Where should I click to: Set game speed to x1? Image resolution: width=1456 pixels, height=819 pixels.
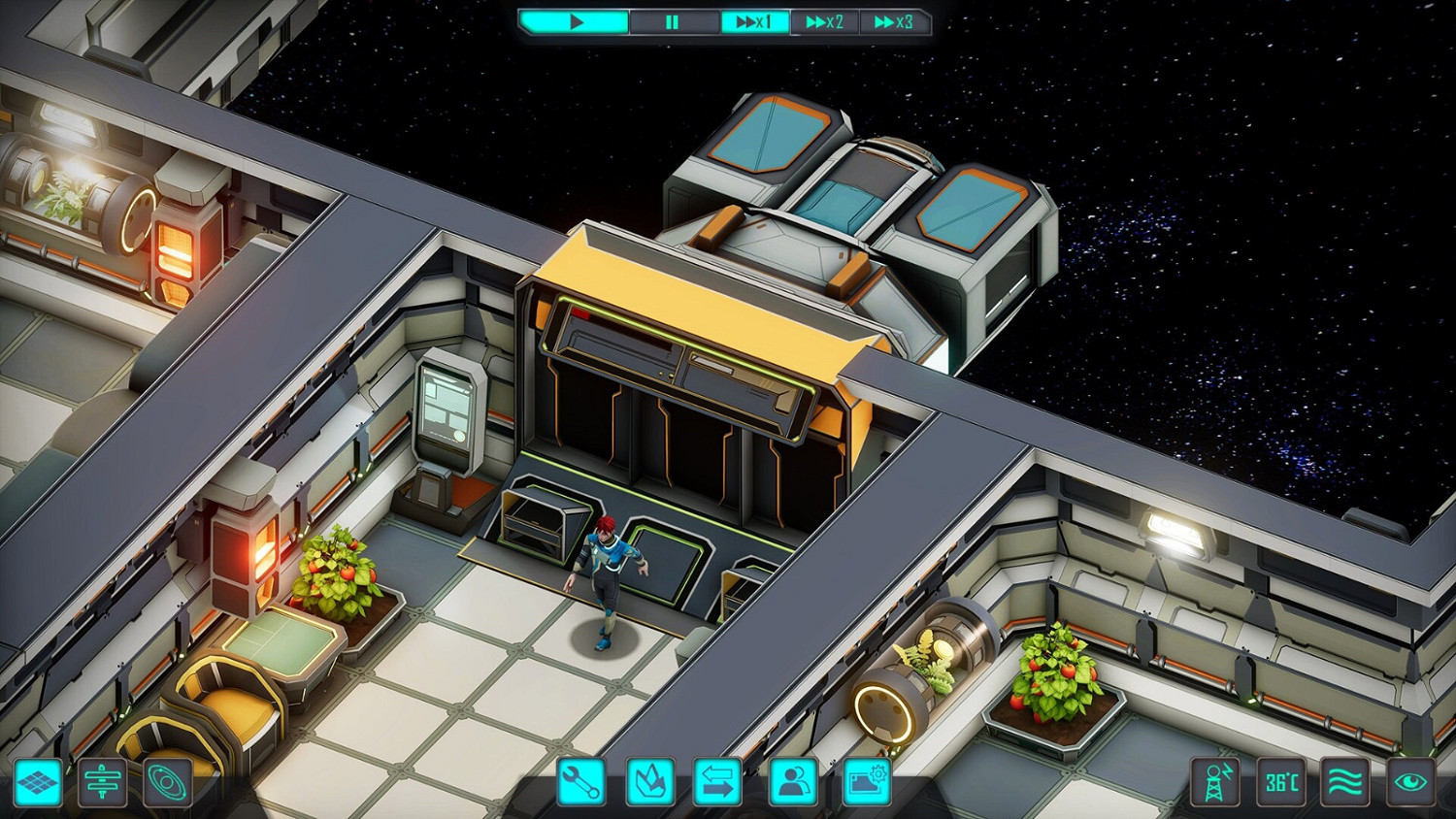(753, 21)
